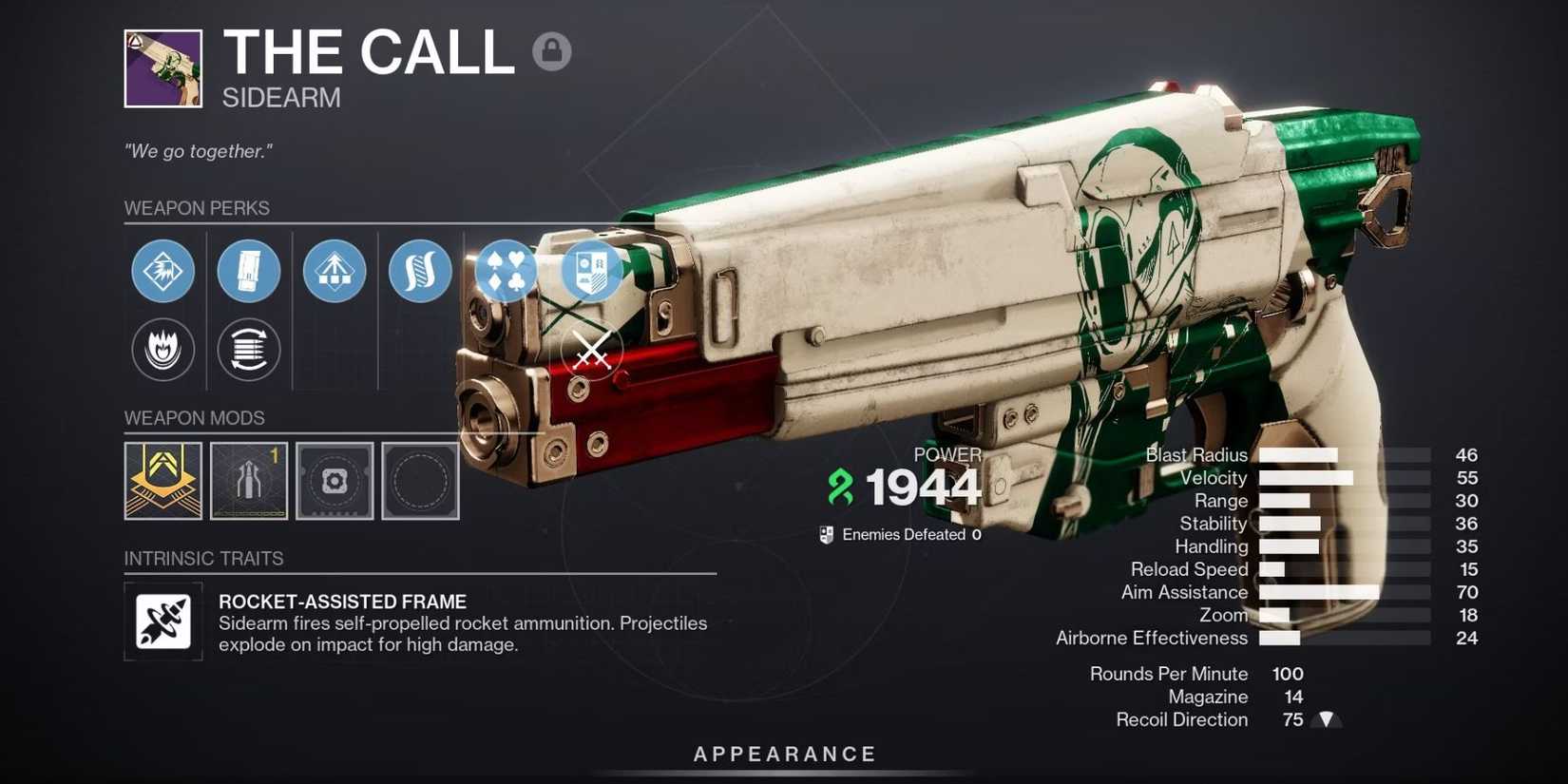Select the magazine perk icon under Weapon Perks
Viewport: 1568px width, 784px height.
point(248,271)
